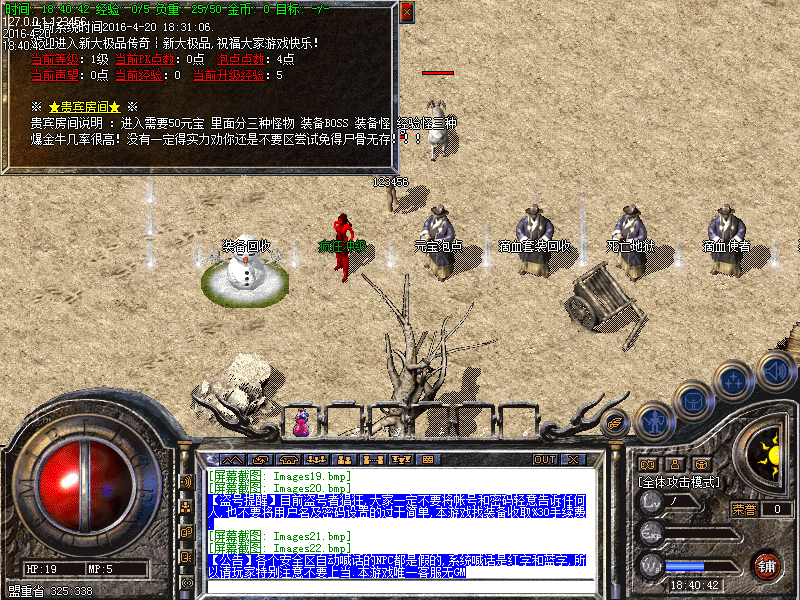
Task: Open the skills sparkle round button
Action: (x=735, y=380)
